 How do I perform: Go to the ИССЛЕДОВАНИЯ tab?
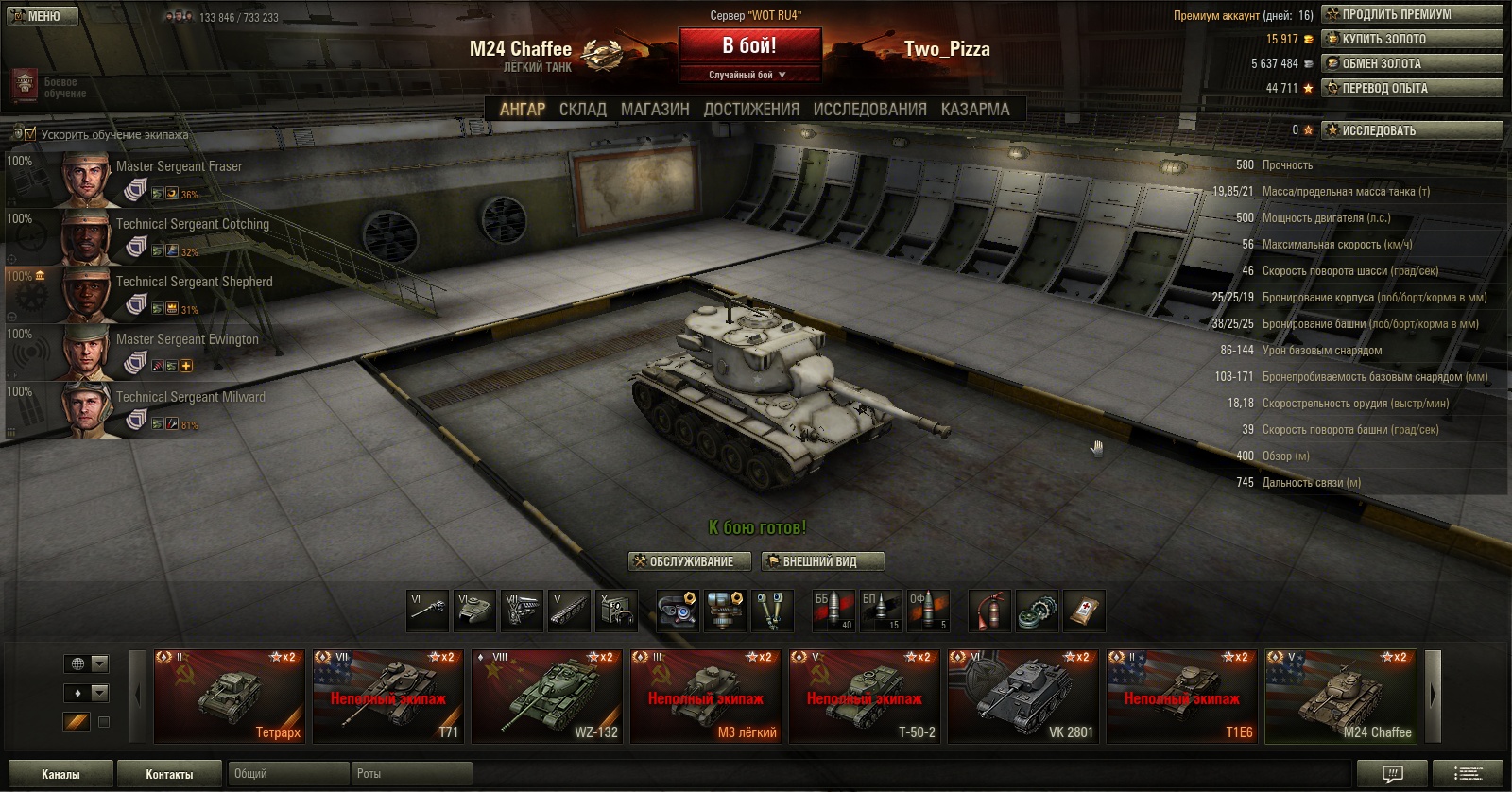pos(869,110)
